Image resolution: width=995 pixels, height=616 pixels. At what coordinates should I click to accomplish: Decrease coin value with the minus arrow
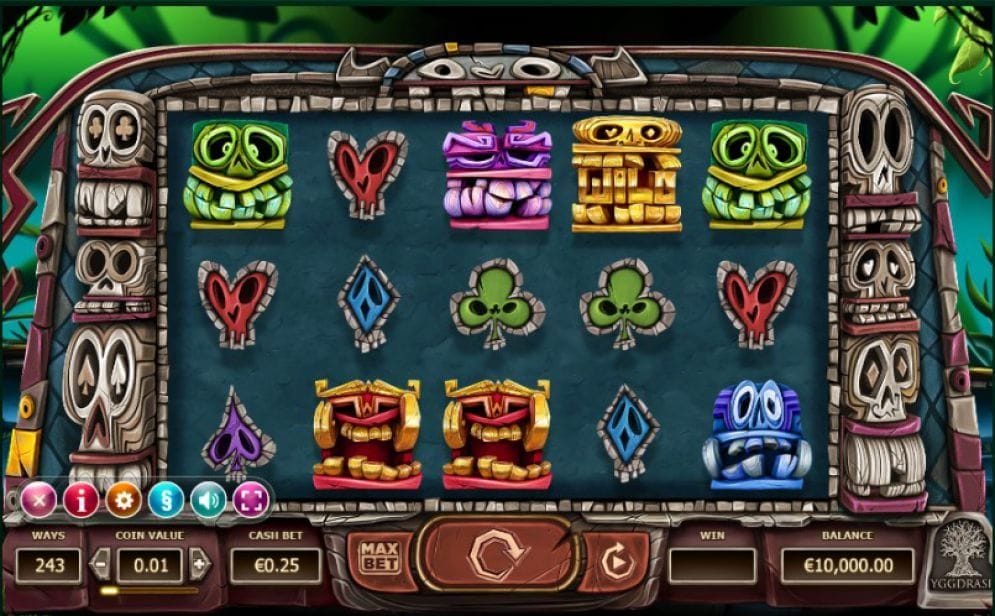(x=100, y=564)
